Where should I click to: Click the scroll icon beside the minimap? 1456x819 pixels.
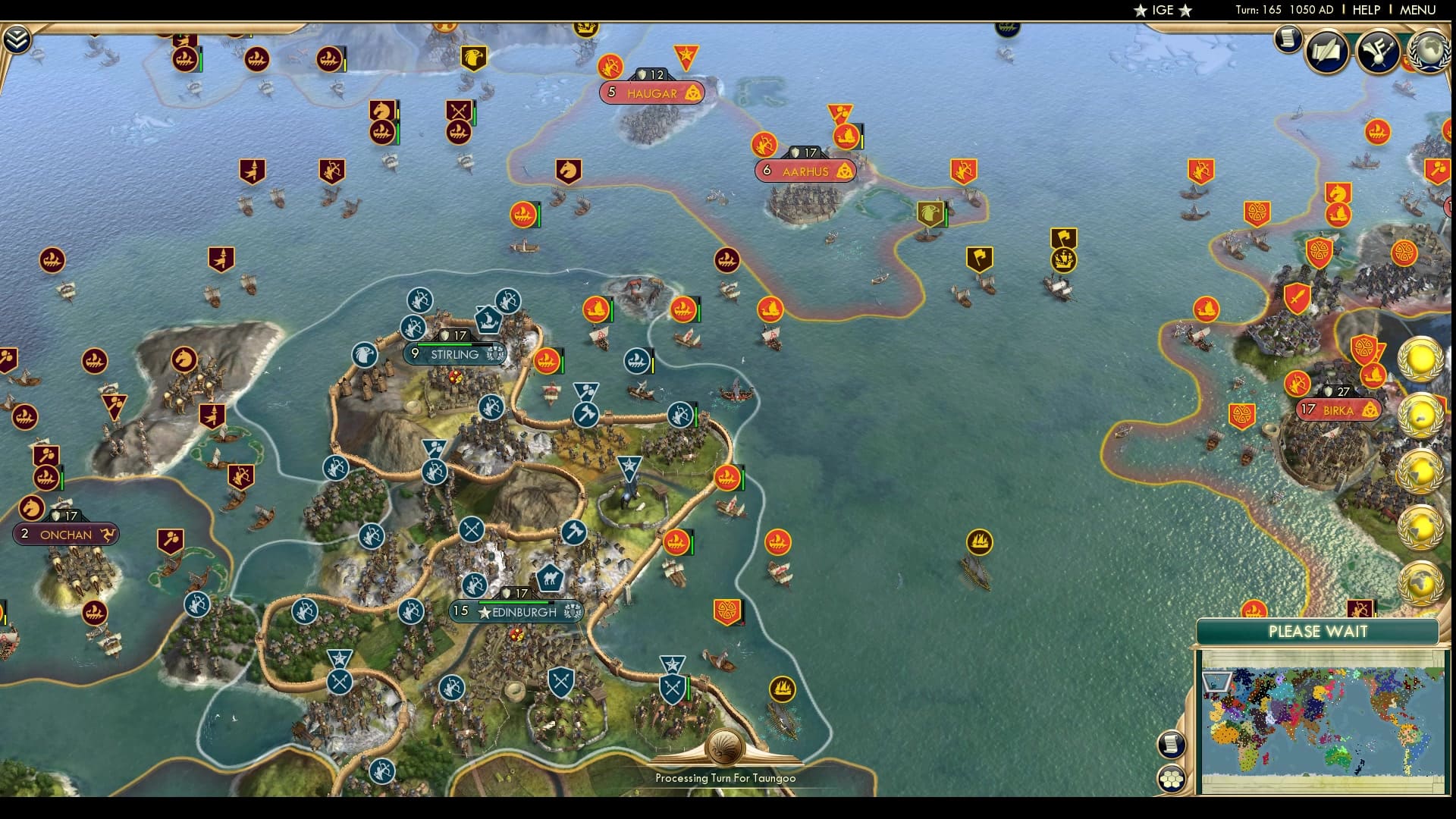click(1171, 744)
